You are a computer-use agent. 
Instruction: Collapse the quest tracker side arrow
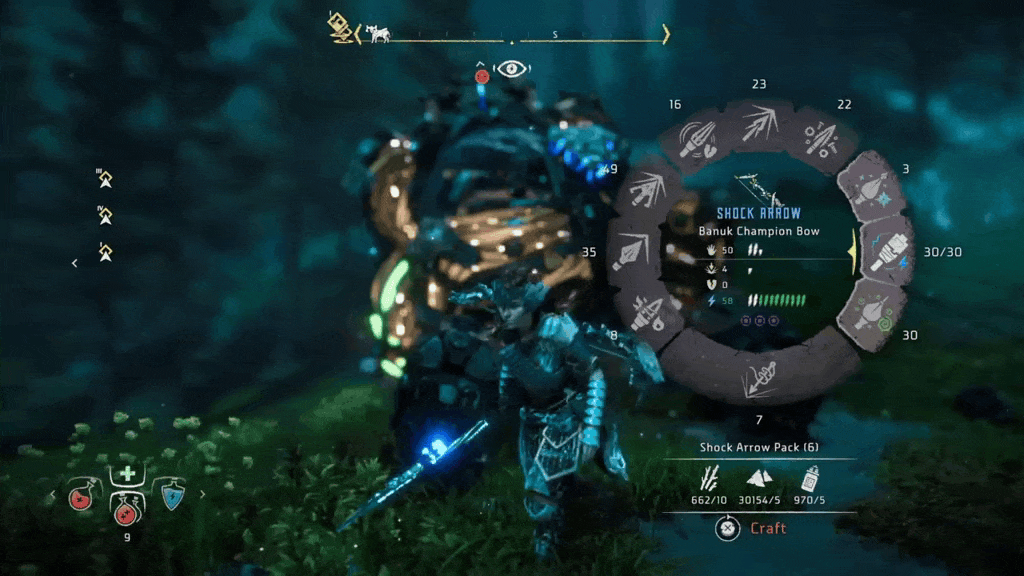(x=74, y=263)
